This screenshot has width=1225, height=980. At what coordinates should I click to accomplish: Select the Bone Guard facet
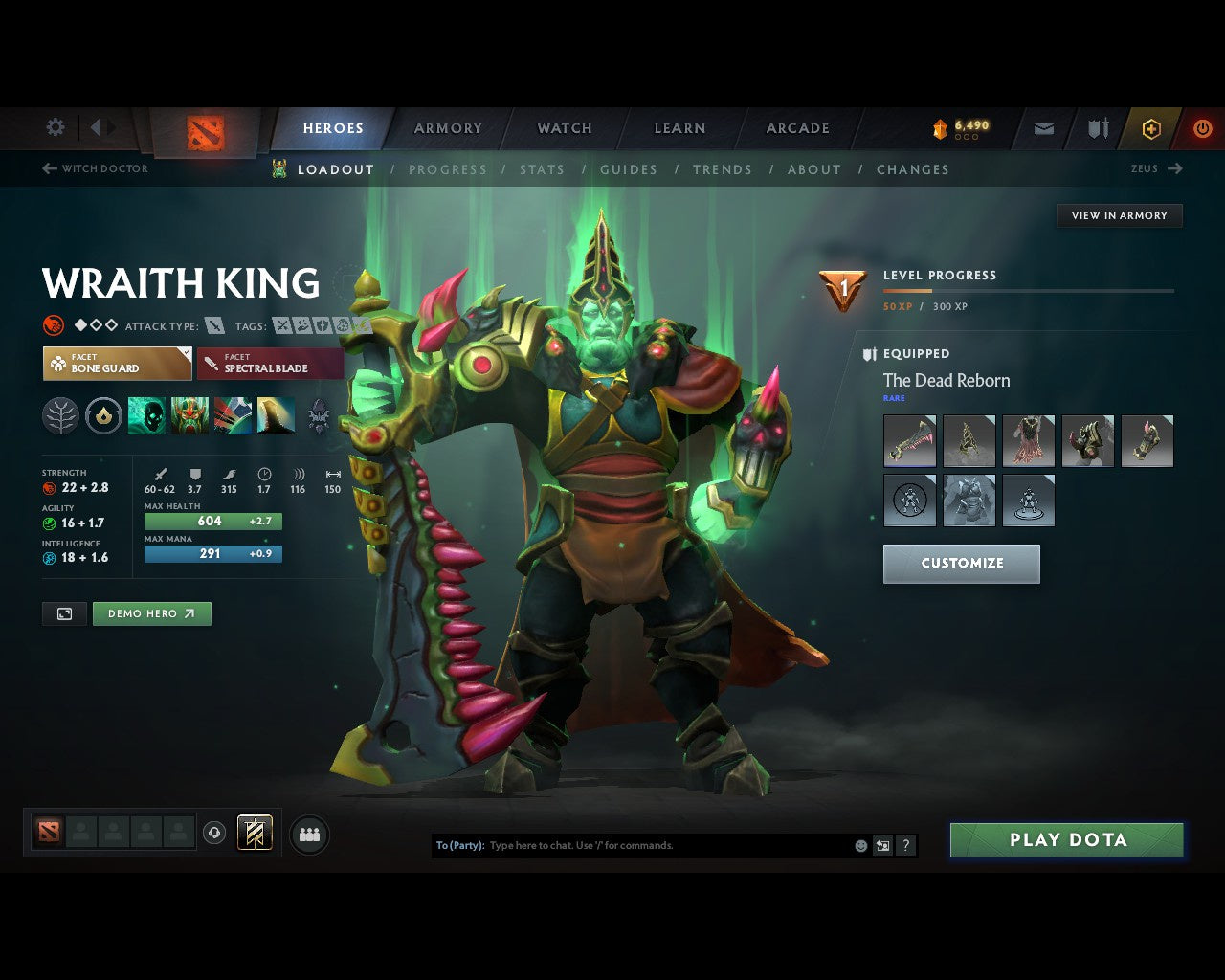pos(117,364)
